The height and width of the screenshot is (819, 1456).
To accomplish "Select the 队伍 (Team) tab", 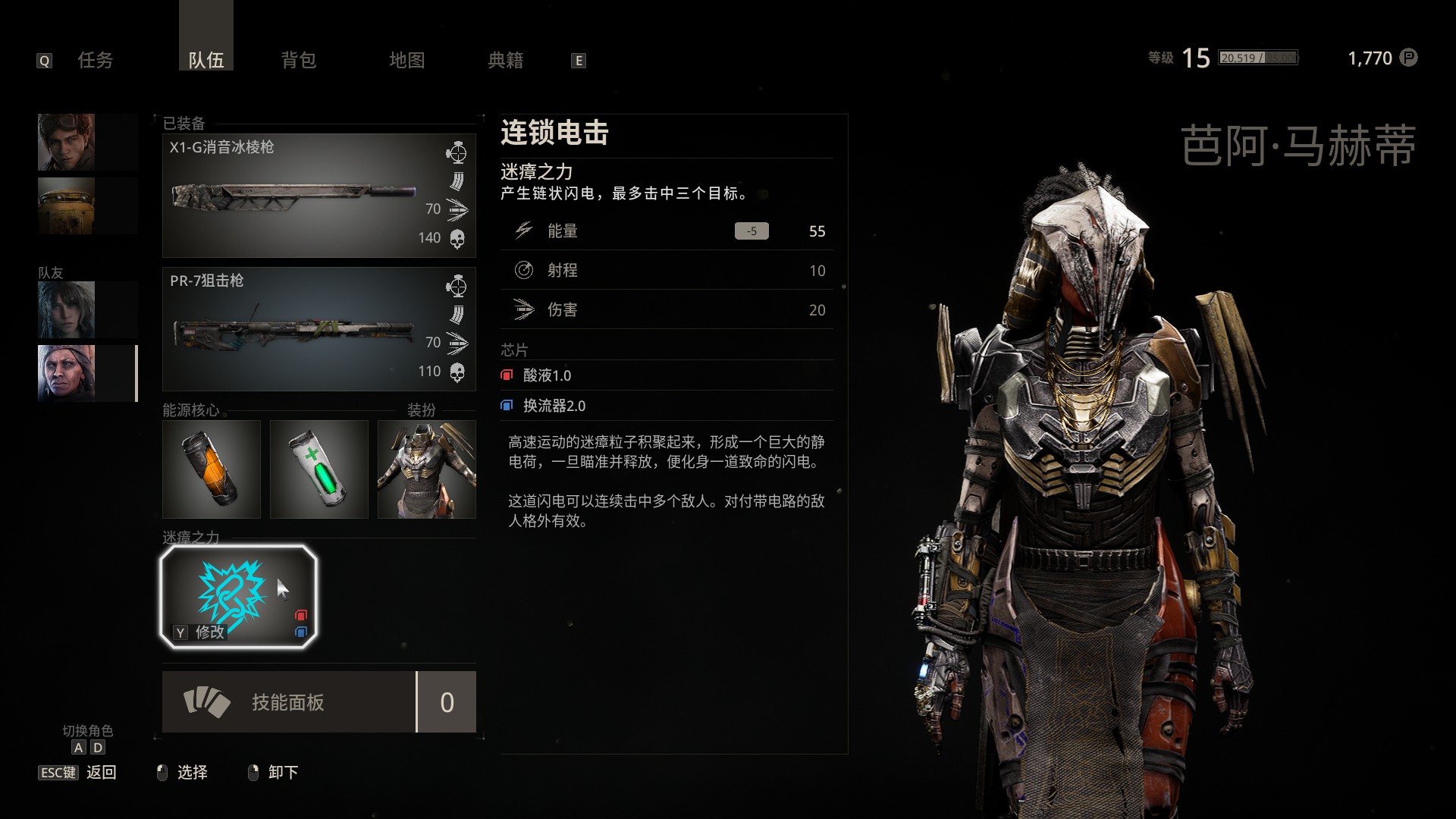I will coord(206,60).
